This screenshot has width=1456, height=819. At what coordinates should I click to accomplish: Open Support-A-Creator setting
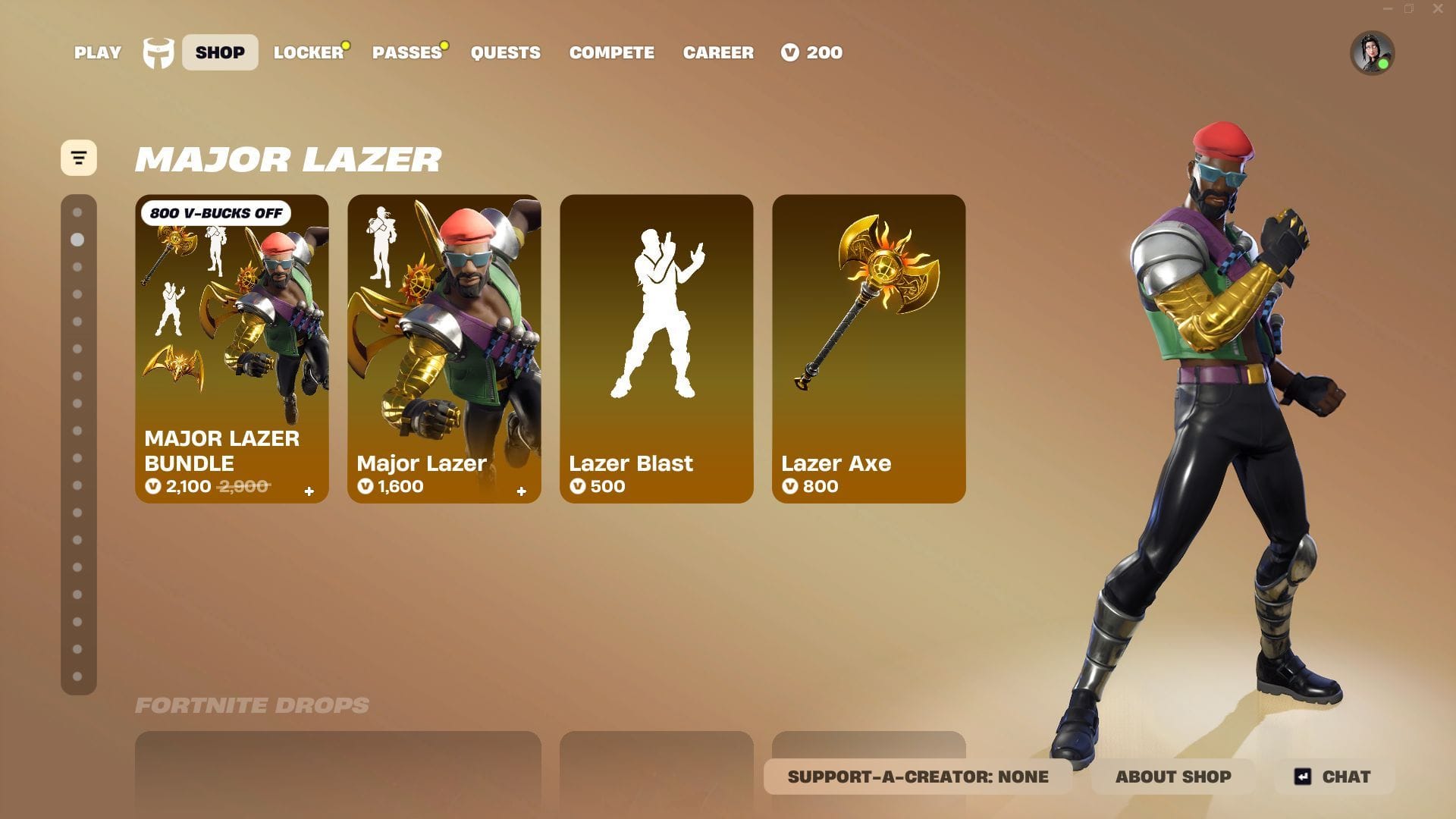(918, 777)
